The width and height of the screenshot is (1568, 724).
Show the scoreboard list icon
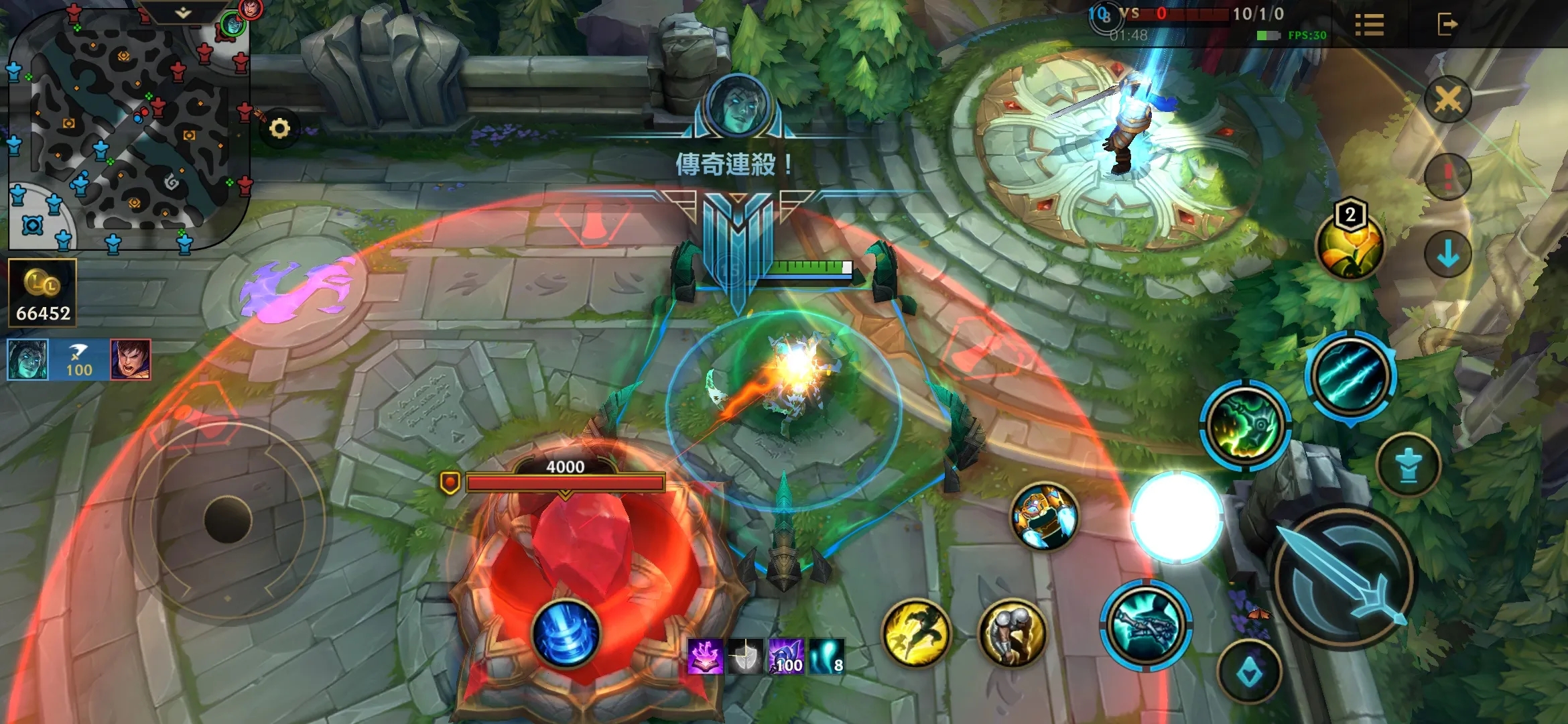click(x=1369, y=25)
